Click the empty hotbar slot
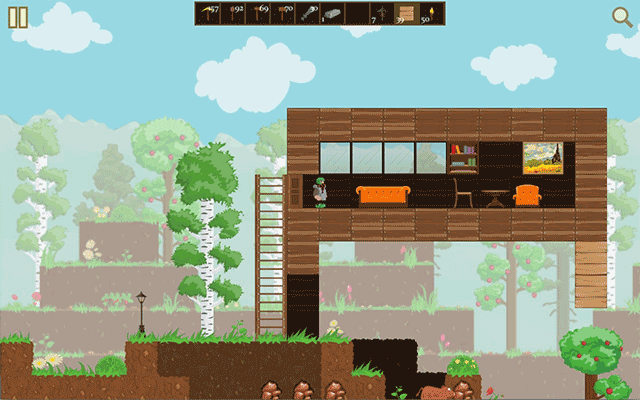The image size is (640, 400). click(x=357, y=13)
